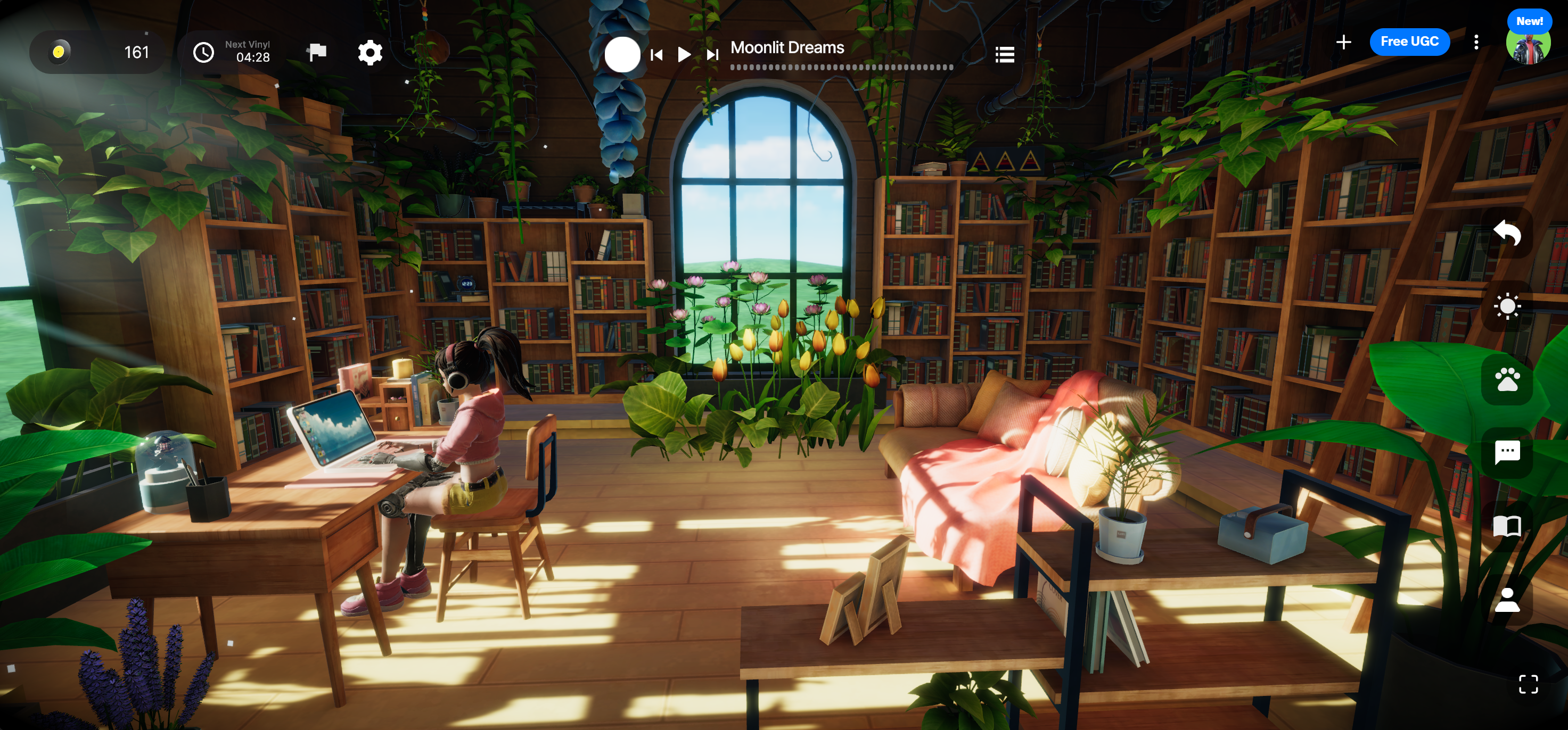Open the settings gear menu

pyautogui.click(x=370, y=53)
